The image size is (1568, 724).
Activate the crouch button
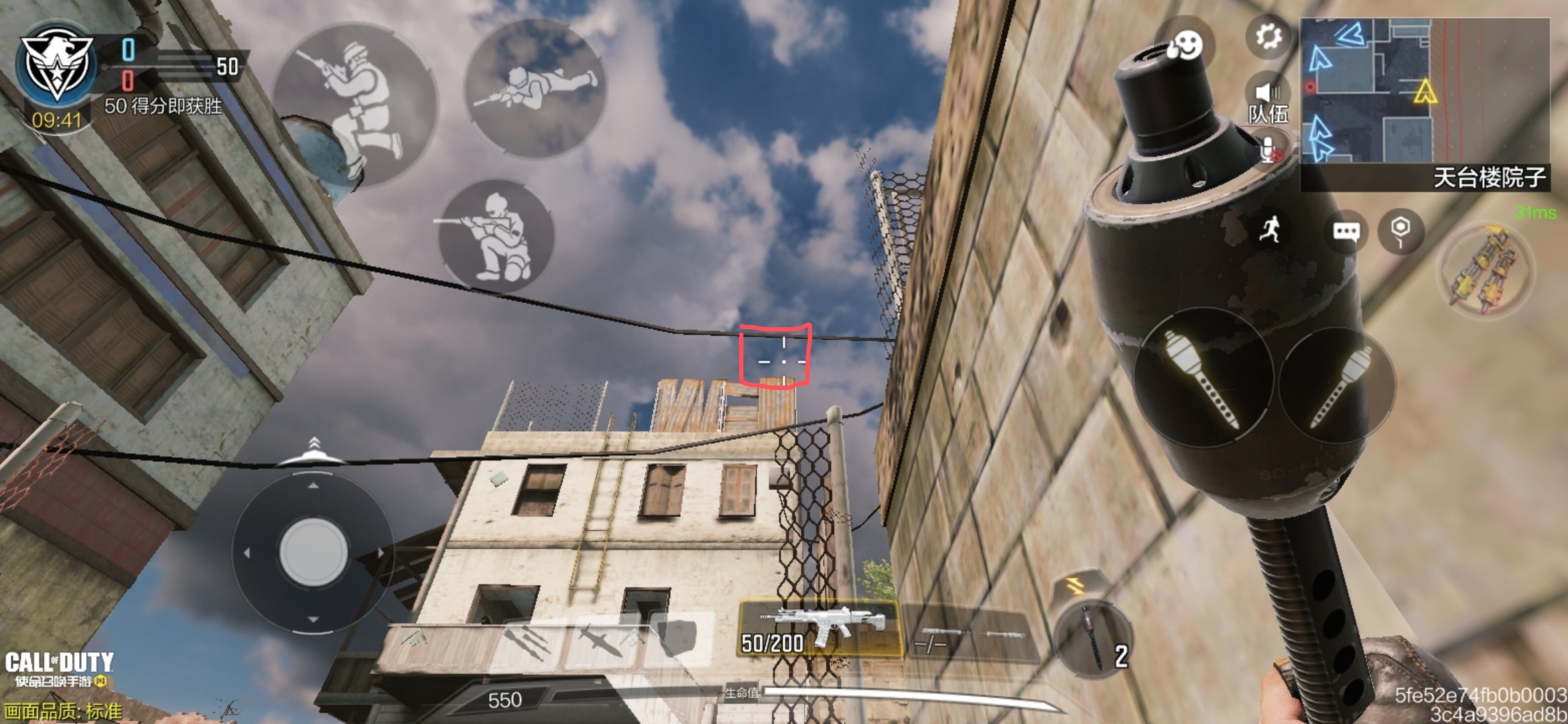[x=496, y=236]
